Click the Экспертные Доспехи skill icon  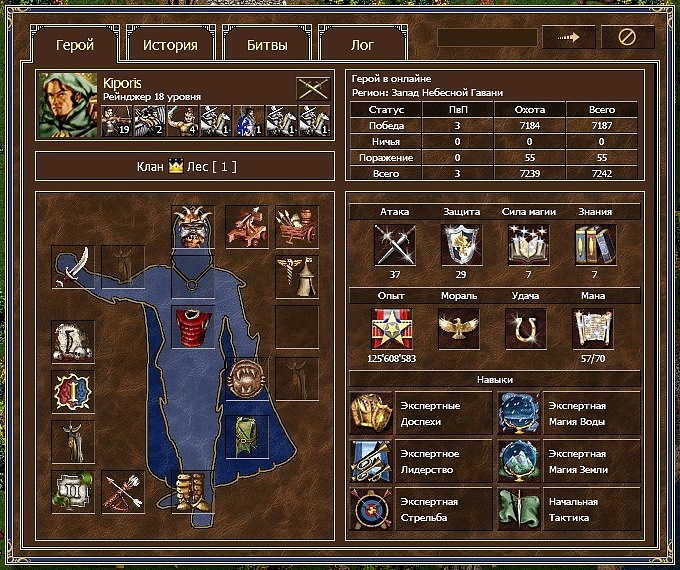[371, 413]
